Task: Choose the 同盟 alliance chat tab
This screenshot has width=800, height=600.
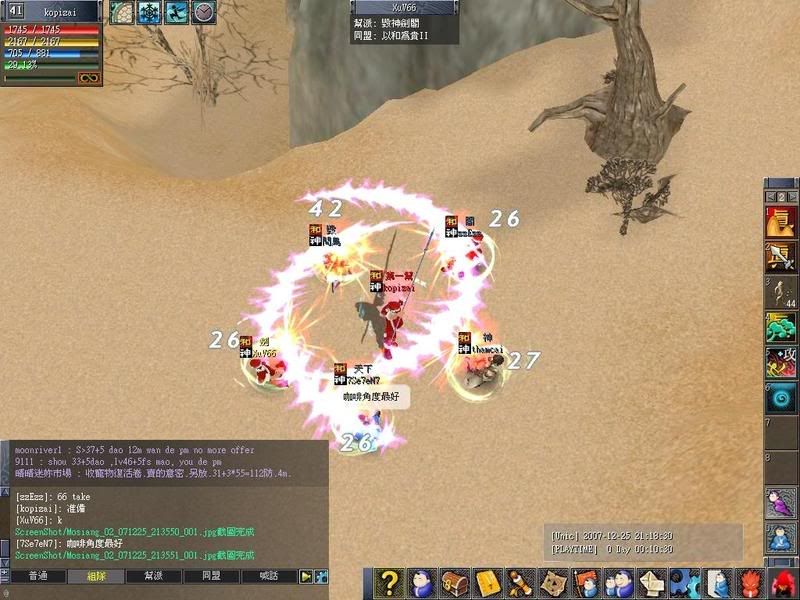Action: tap(212, 577)
